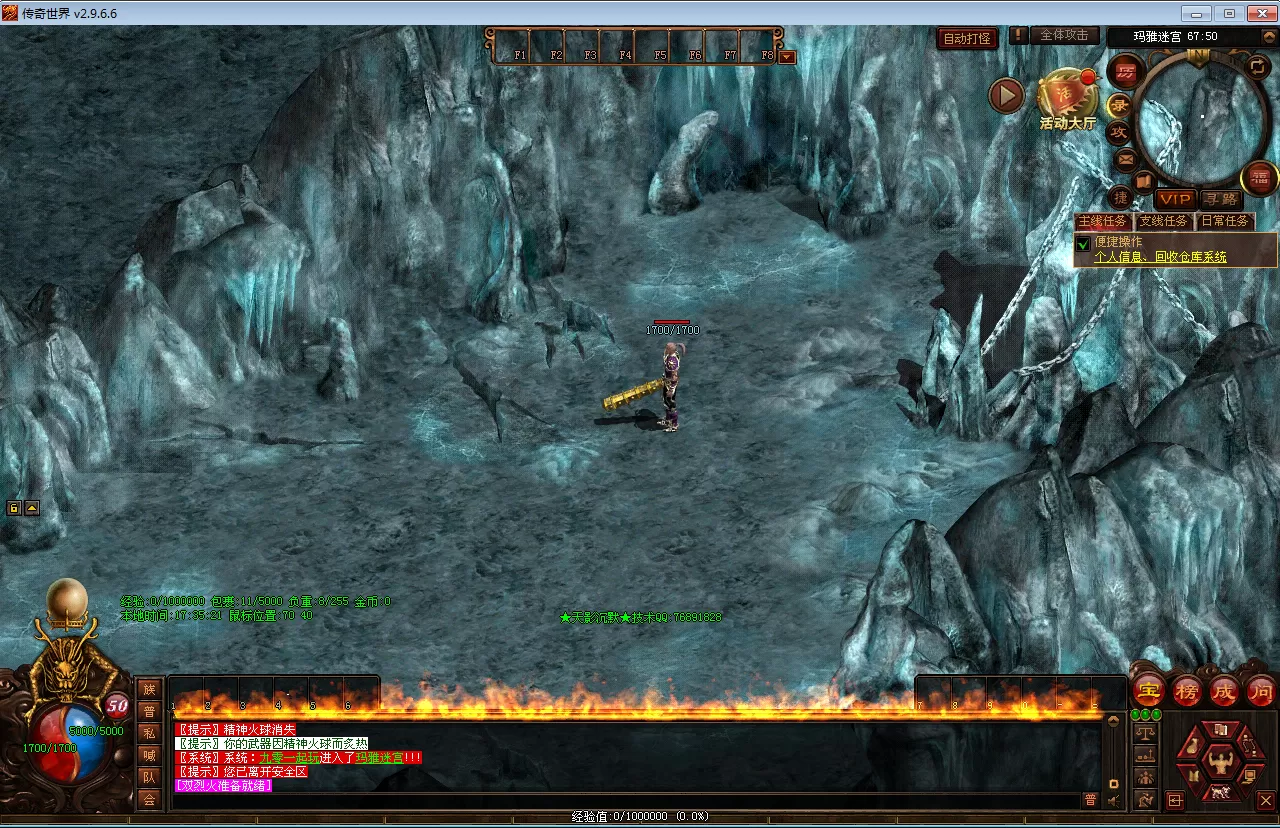
Task: Open the 宝 treasure shop button
Action: click(x=1148, y=690)
